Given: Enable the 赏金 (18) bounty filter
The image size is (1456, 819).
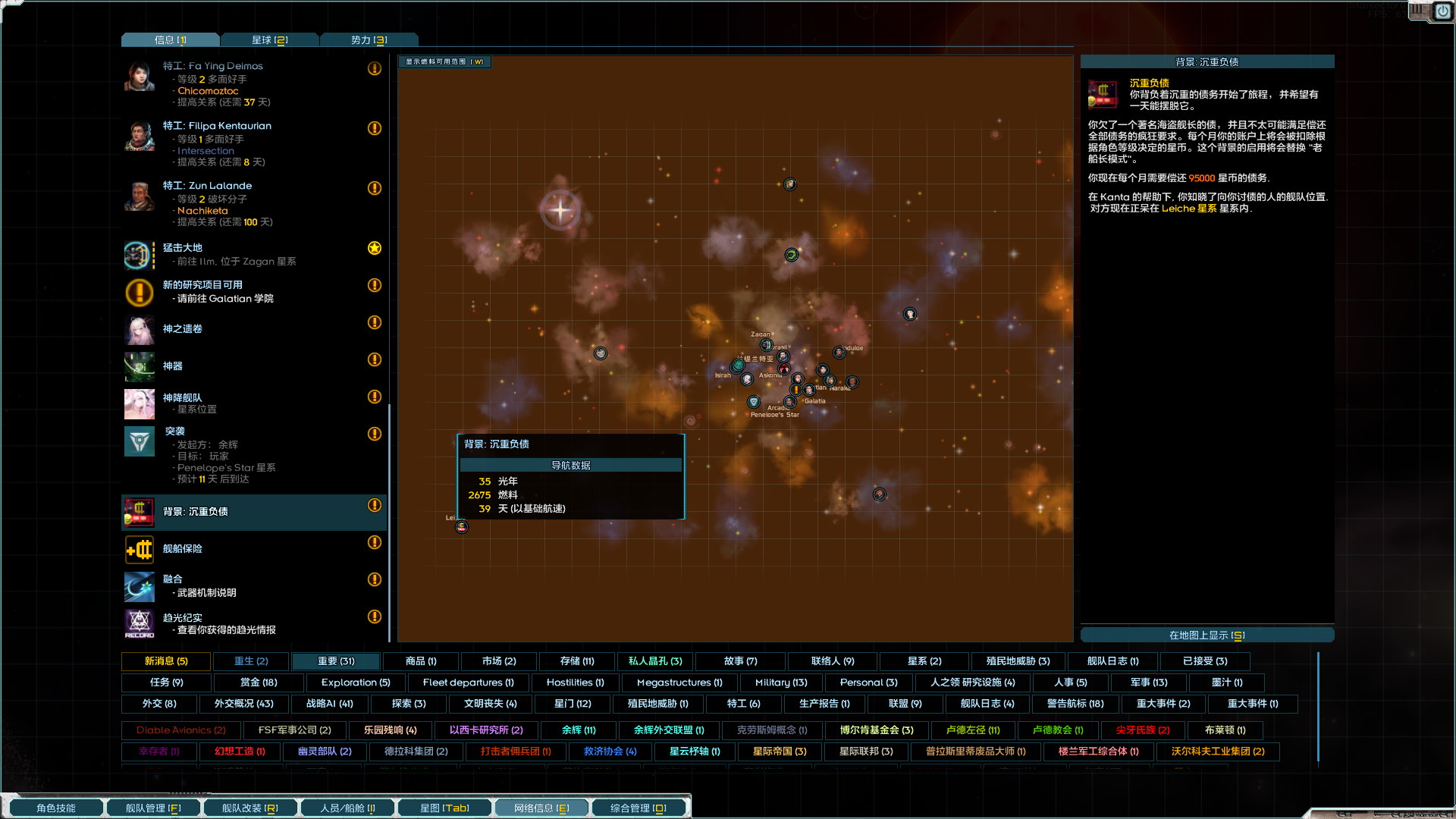Looking at the screenshot, I should [x=258, y=682].
